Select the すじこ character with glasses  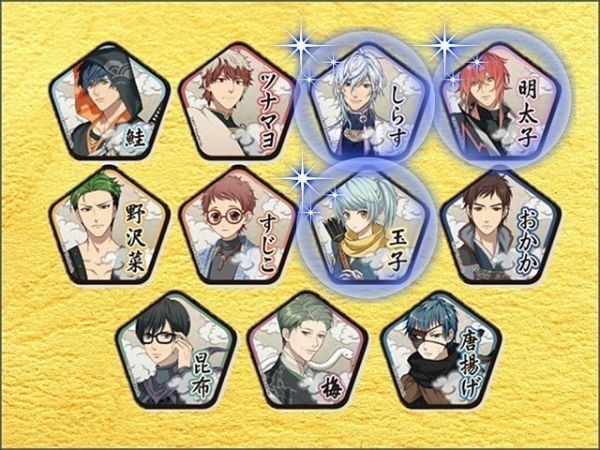pyautogui.click(x=238, y=226)
